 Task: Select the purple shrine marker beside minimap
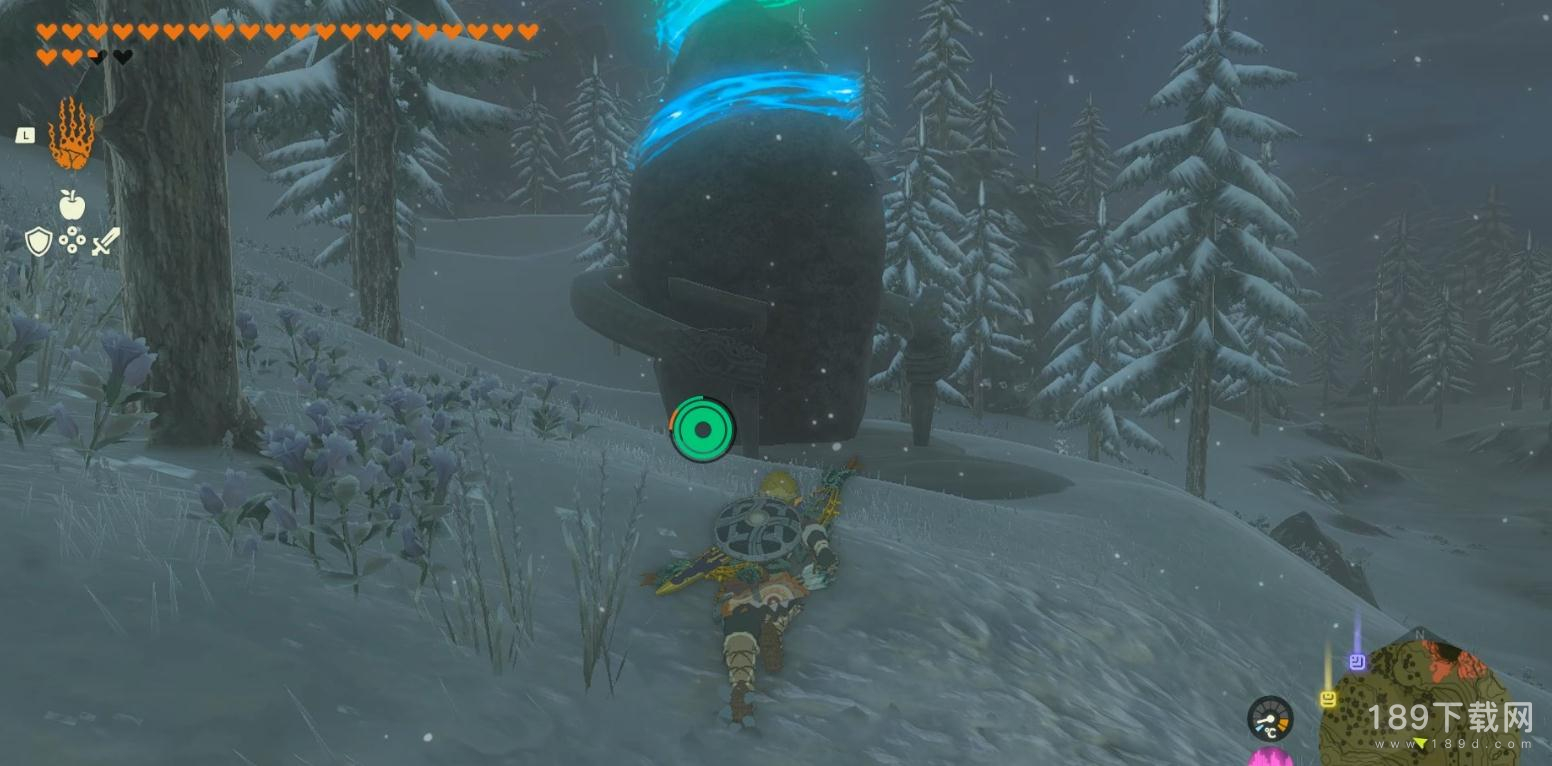click(x=1357, y=661)
